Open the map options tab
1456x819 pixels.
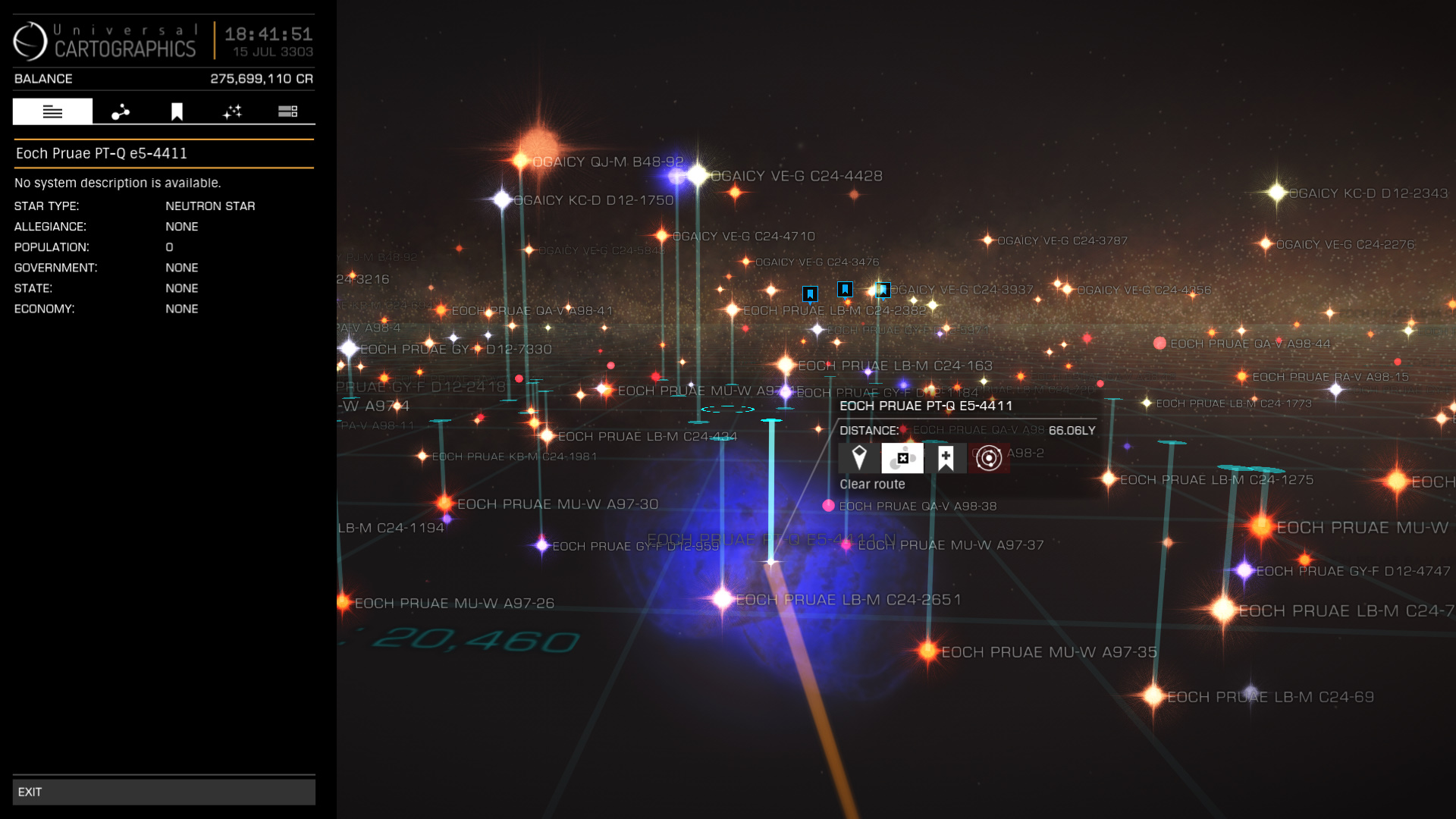(x=287, y=111)
